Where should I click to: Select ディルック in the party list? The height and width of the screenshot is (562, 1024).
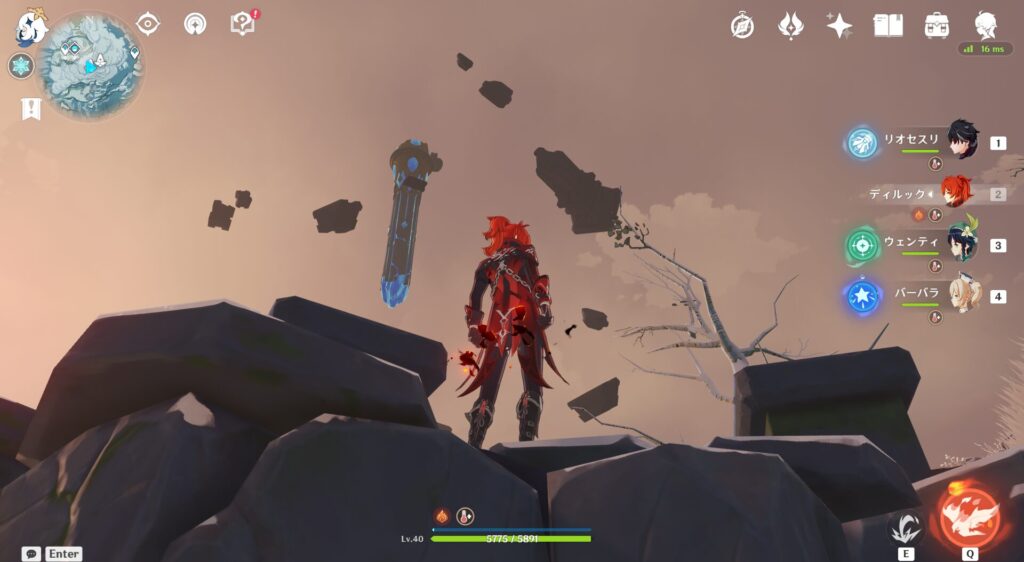tap(958, 193)
